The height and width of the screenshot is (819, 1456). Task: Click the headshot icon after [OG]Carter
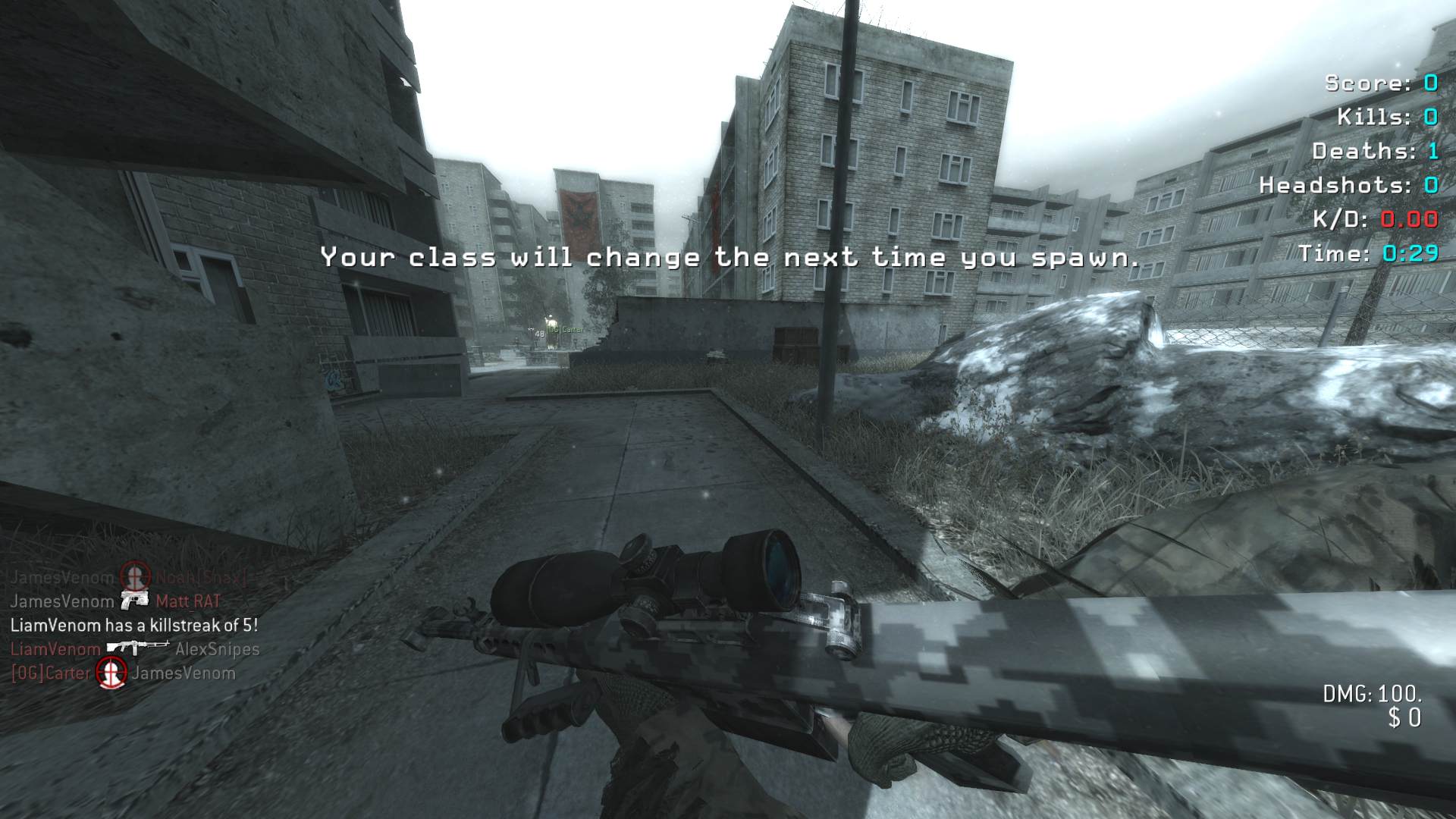pyautogui.click(x=111, y=673)
